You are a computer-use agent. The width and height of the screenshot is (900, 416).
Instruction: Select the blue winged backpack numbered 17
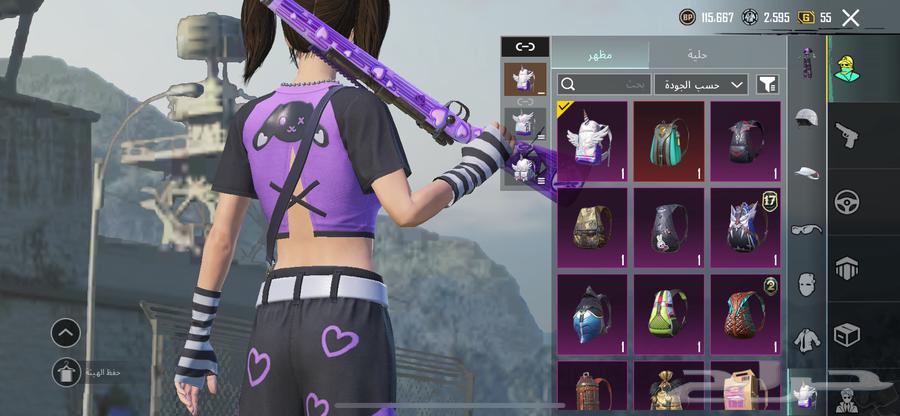pos(745,229)
